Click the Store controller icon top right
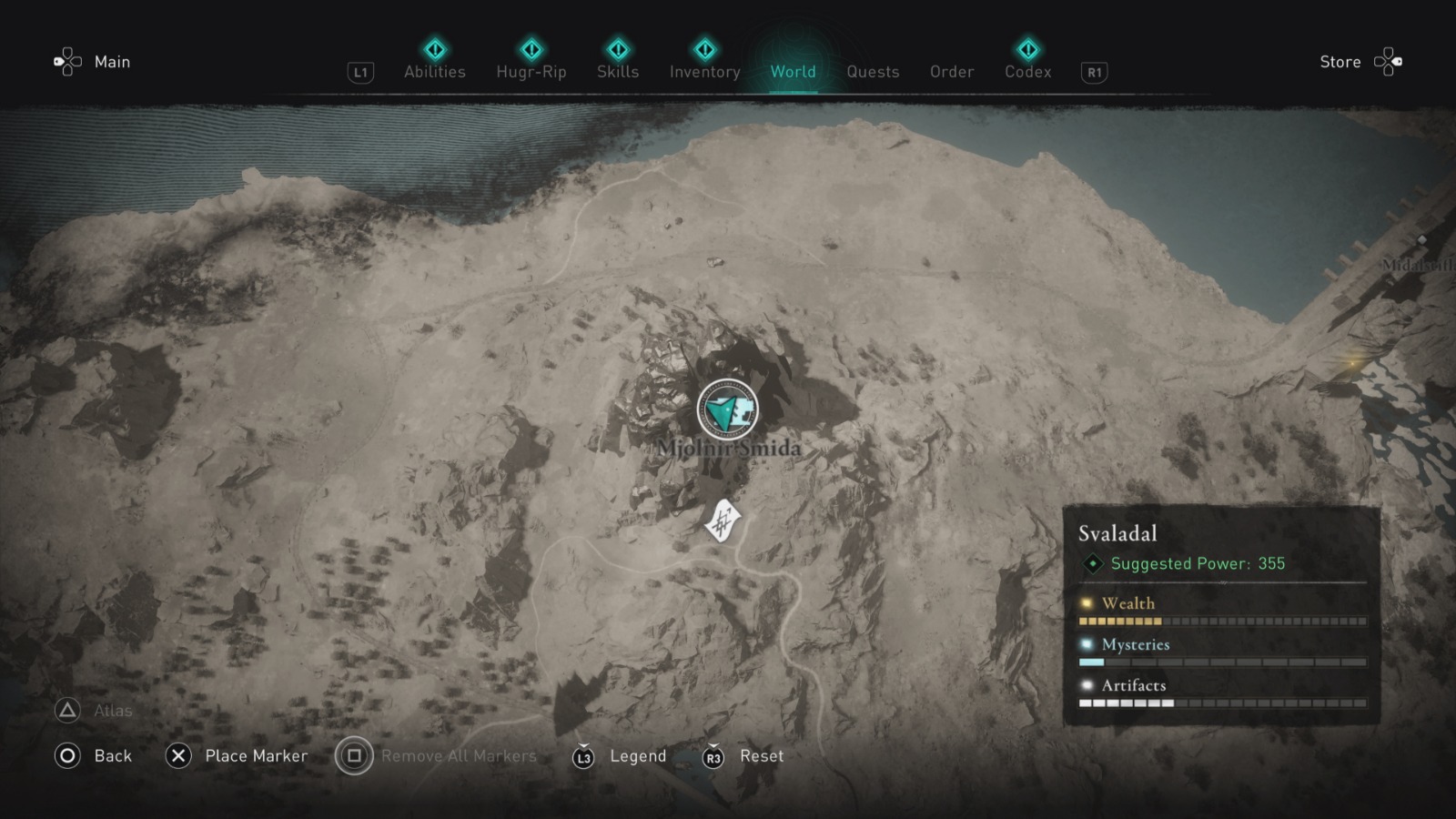Viewport: 1456px width, 819px height. pyautogui.click(x=1390, y=62)
